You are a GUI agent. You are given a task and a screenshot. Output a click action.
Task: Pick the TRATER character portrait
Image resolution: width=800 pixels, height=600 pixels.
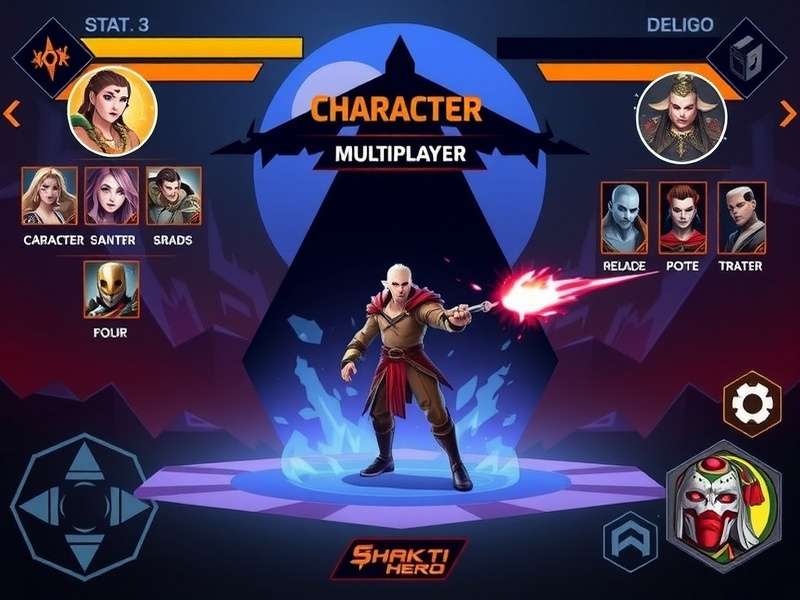pos(742,217)
